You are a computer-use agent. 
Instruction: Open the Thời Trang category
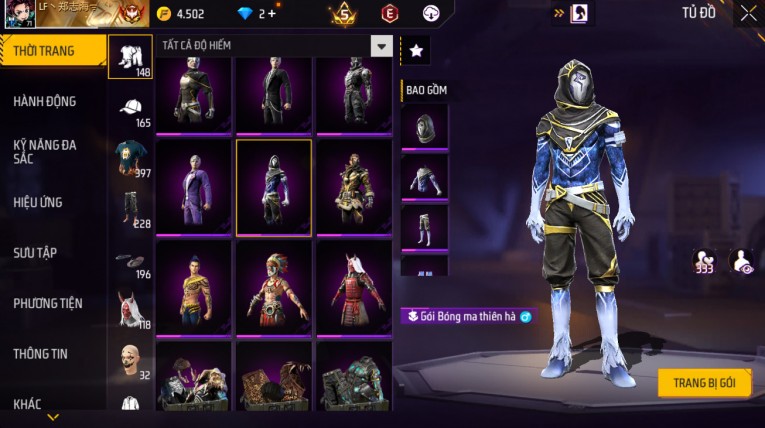click(x=44, y=51)
